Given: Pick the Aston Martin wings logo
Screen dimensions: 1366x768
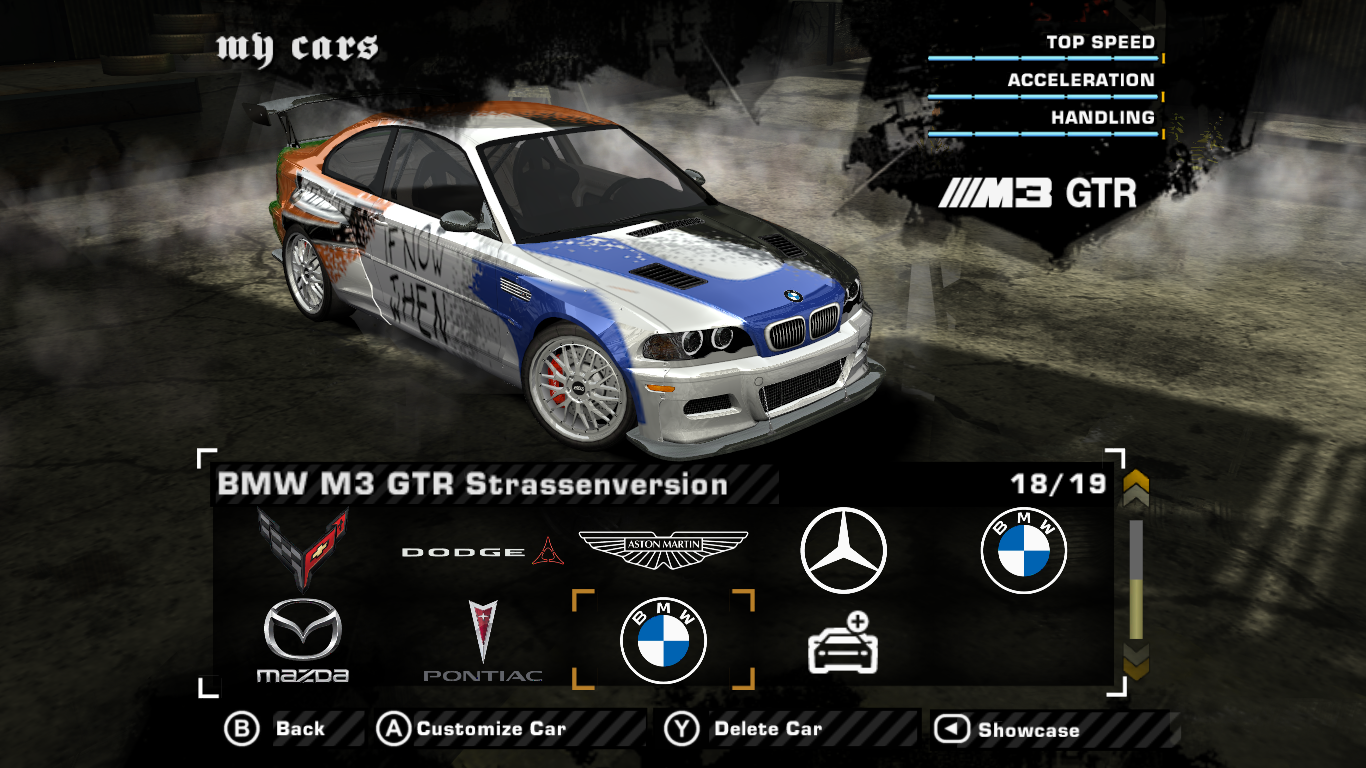Looking at the screenshot, I should pyautogui.click(x=663, y=549).
